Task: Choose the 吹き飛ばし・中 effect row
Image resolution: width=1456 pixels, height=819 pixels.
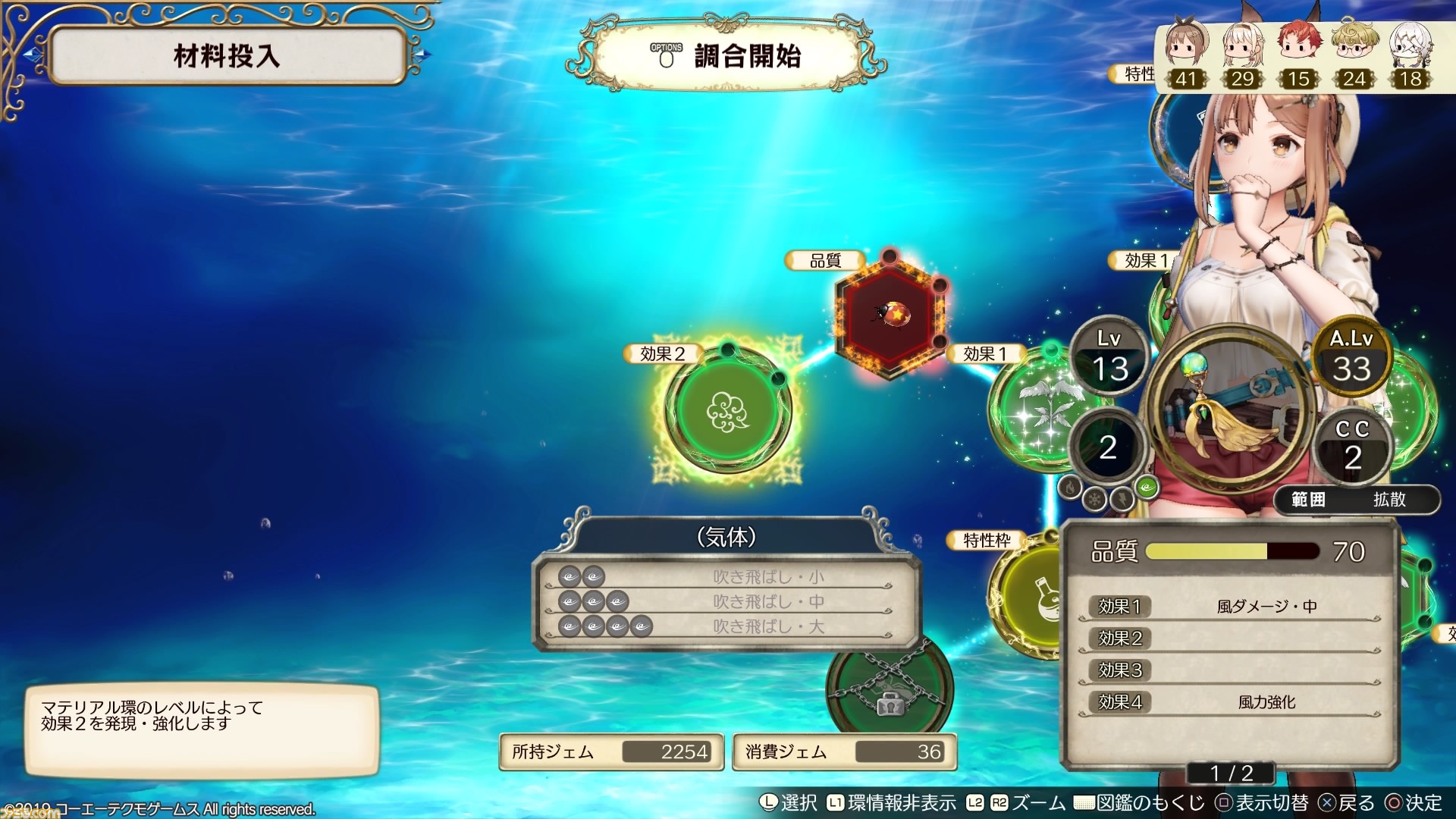Action: pos(726,602)
